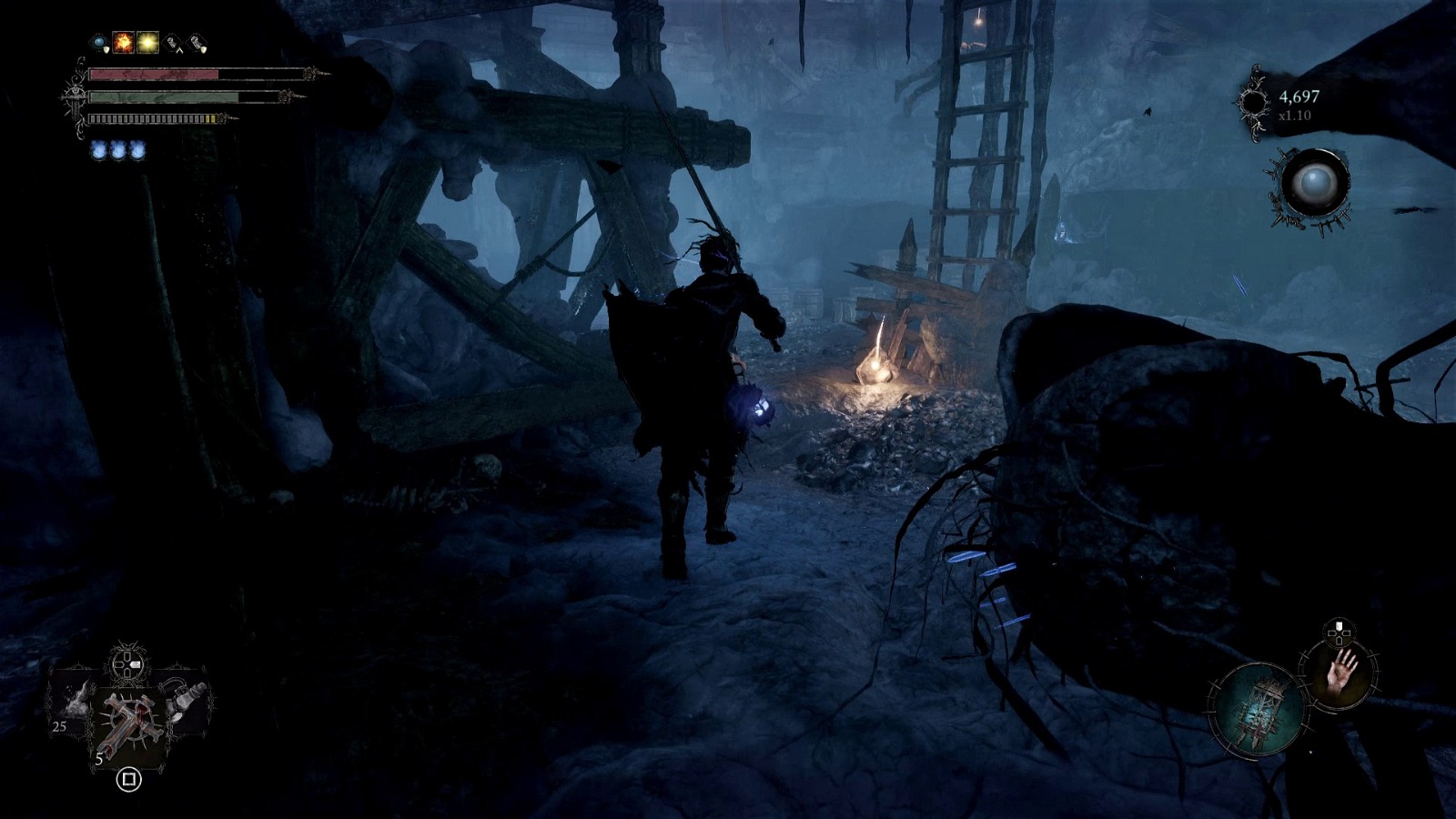Click the bloody crucifix quick item icon
Viewport: 1456px width, 819px height.
coord(129,716)
